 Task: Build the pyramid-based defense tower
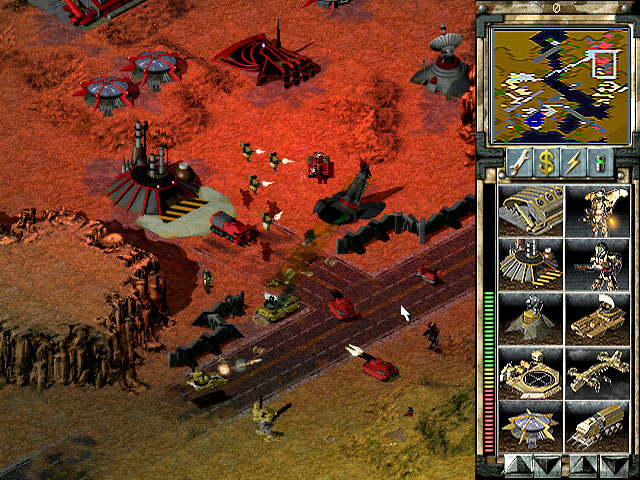click(x=530, y=317)
